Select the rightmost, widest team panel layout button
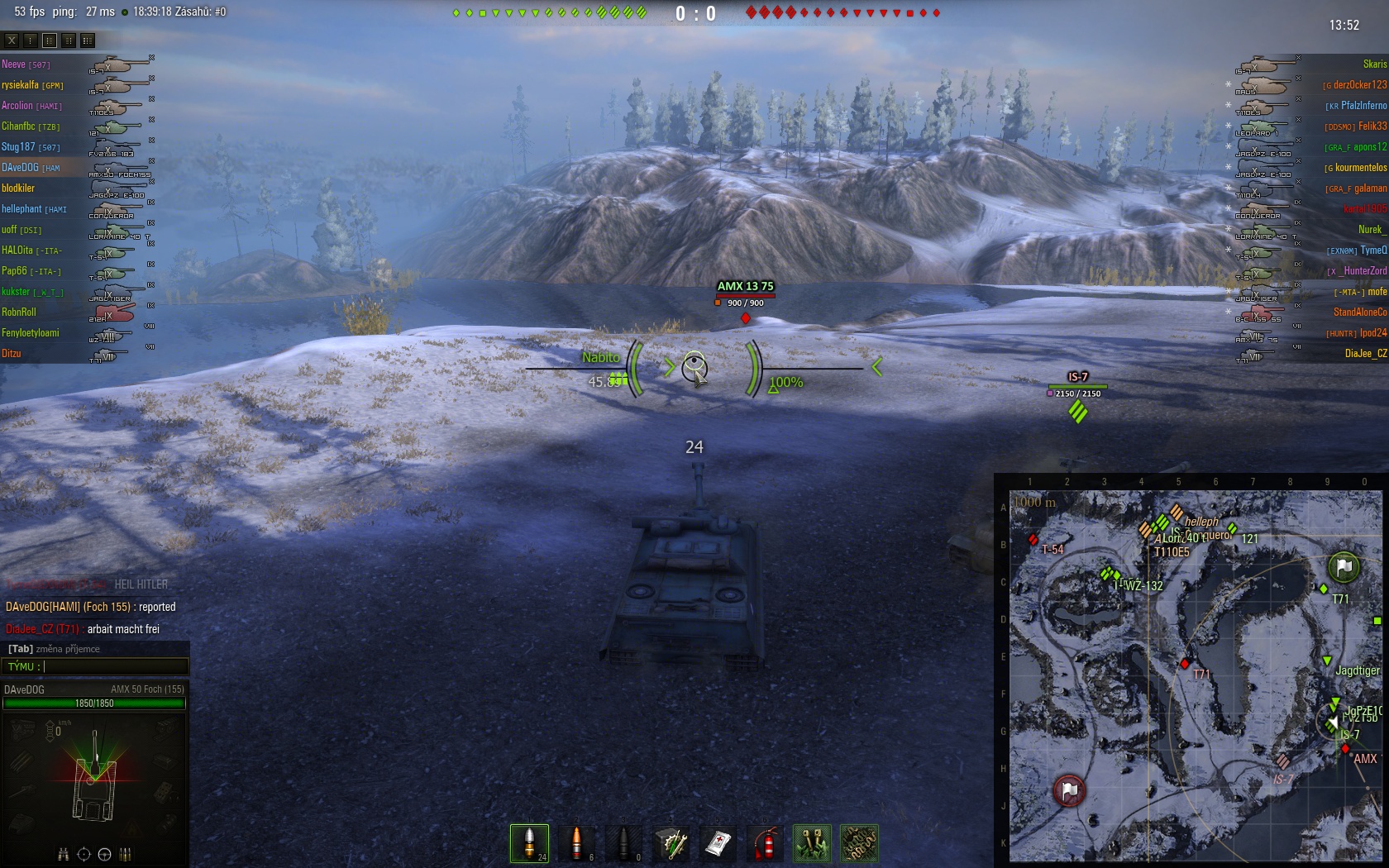Viewport: 1389px width, 868px height. [x=88, y=40]
